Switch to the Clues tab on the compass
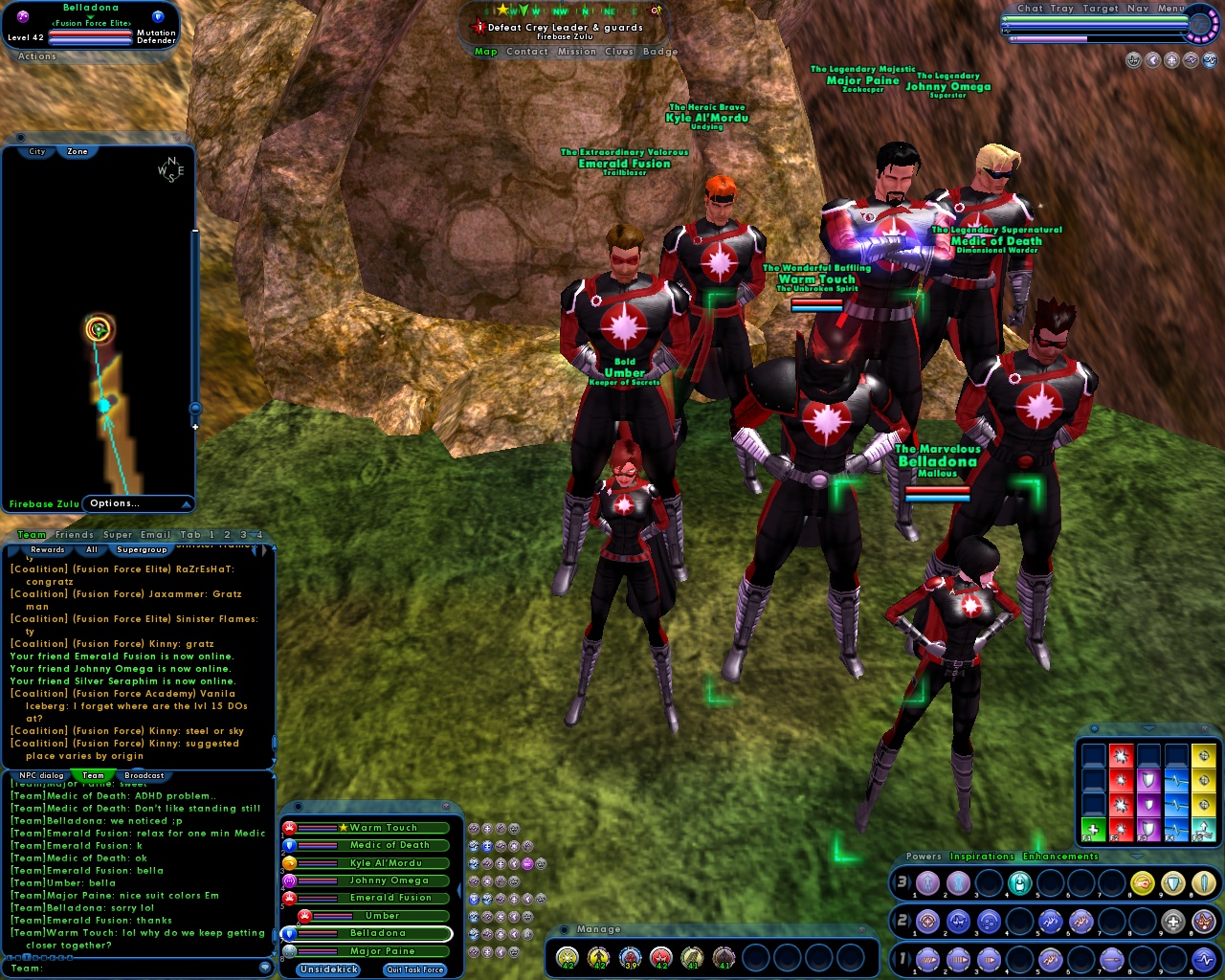This screenshot has height=980, width=1225. 618,52
